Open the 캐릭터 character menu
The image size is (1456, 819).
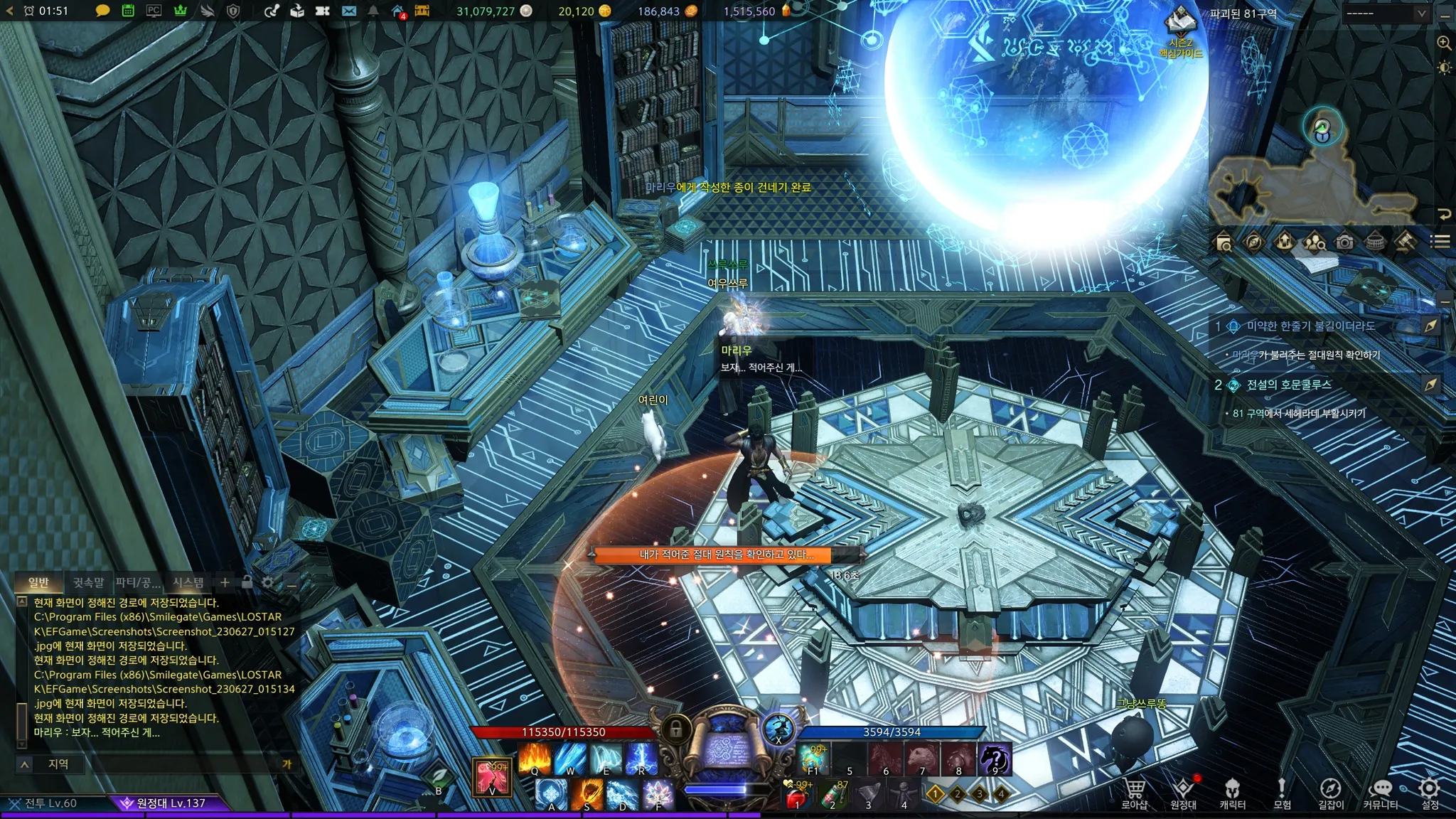pos(1232,792)
